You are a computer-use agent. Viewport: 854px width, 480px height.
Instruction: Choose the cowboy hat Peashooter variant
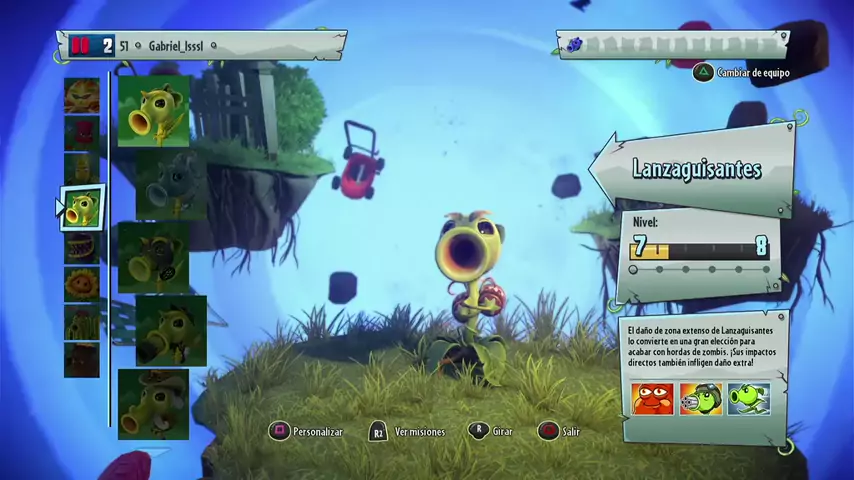(153, 403)
